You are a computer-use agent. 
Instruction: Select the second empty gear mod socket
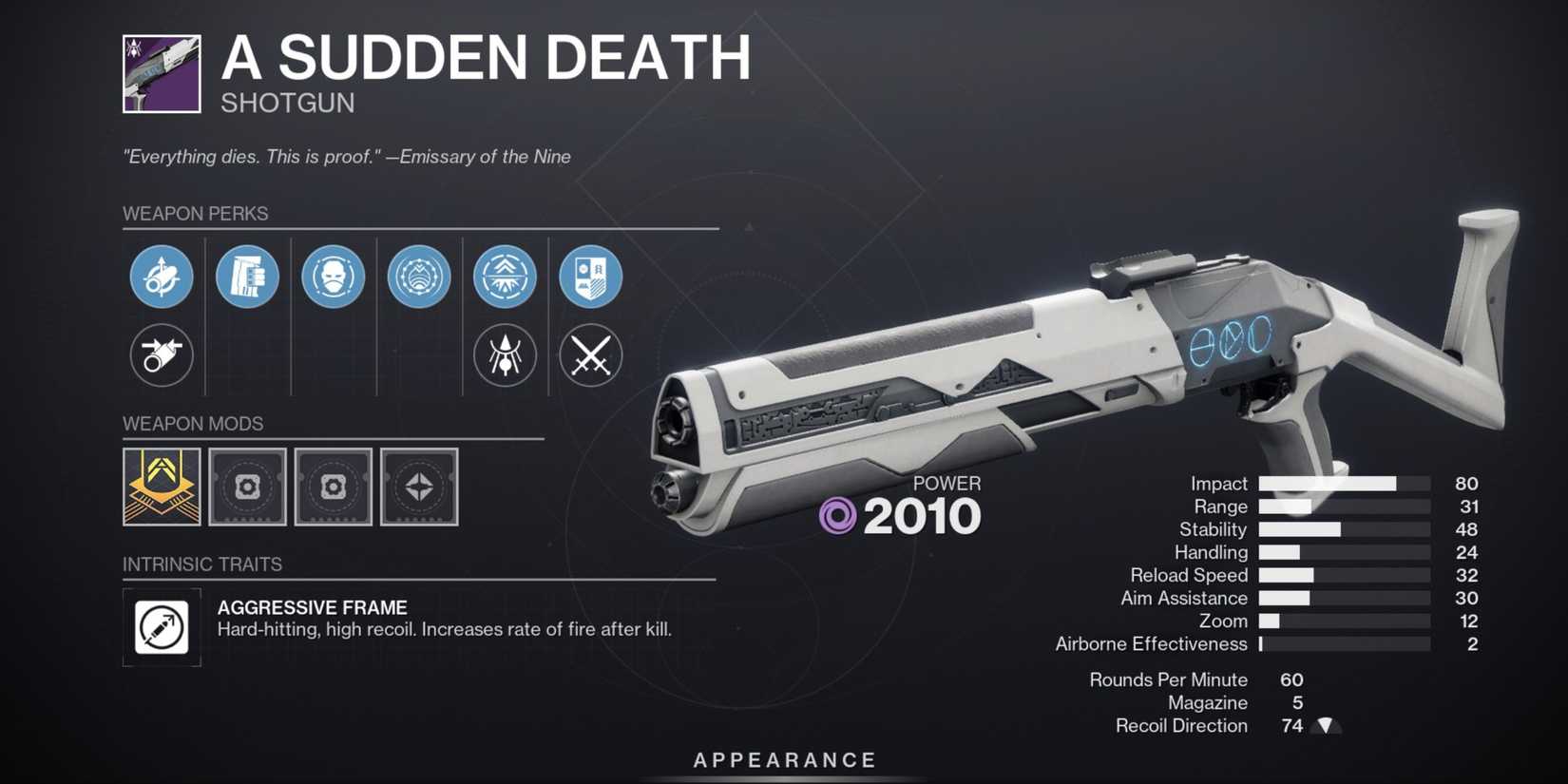tap(333, 488)
